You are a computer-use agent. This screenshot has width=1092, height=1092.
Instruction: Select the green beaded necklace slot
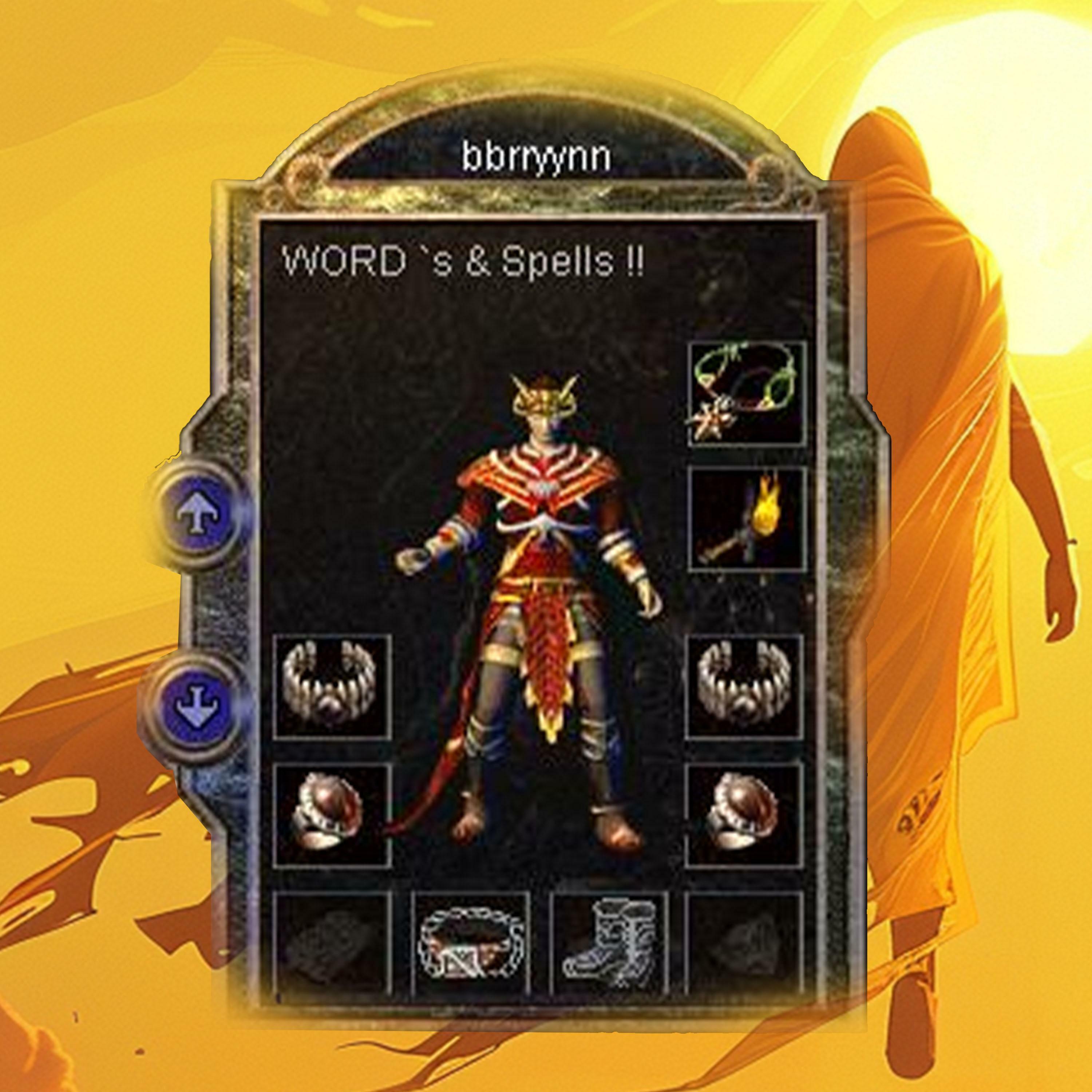coord(746,393)
